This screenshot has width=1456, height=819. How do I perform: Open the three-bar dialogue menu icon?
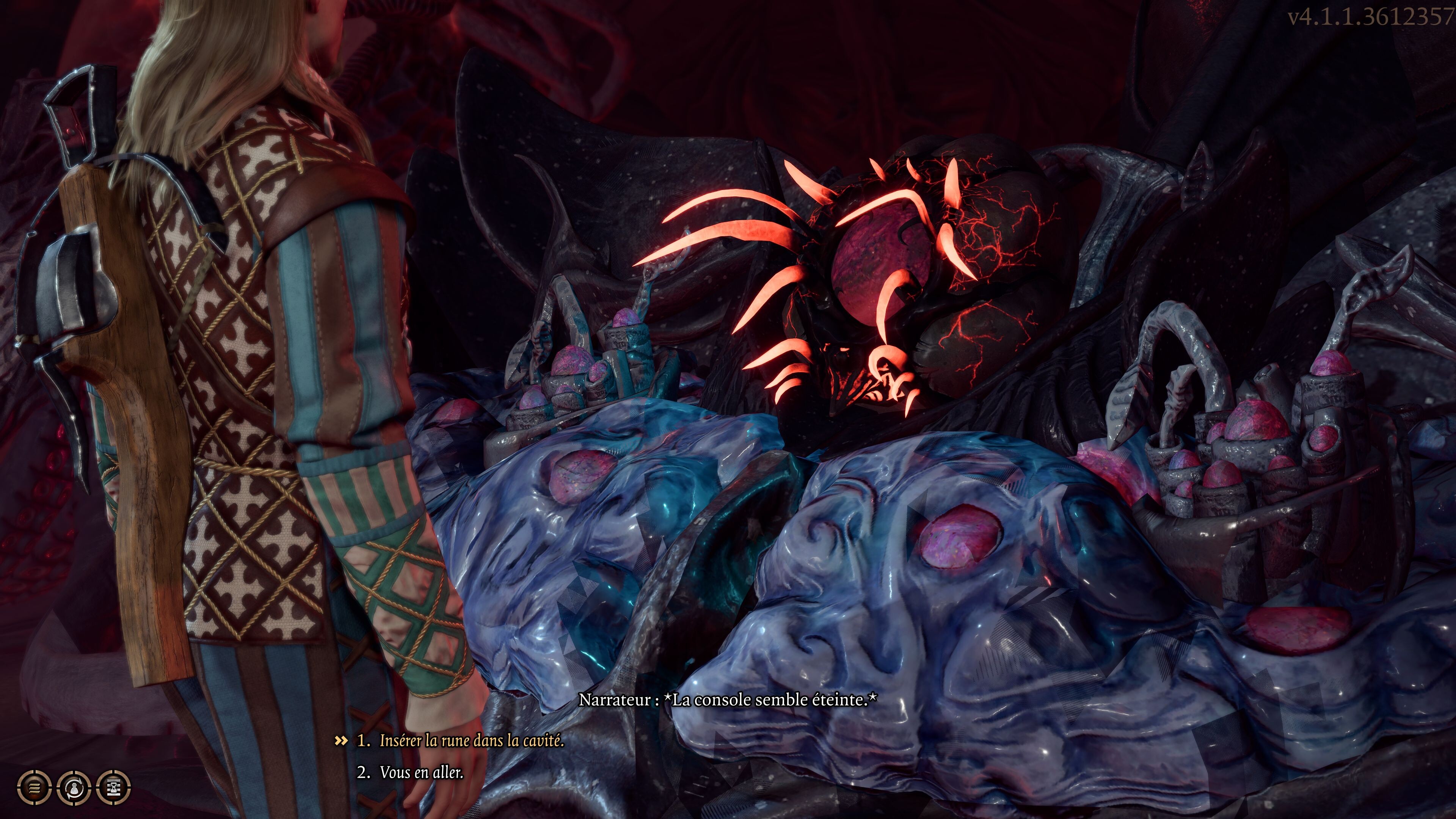pos(34,787)
